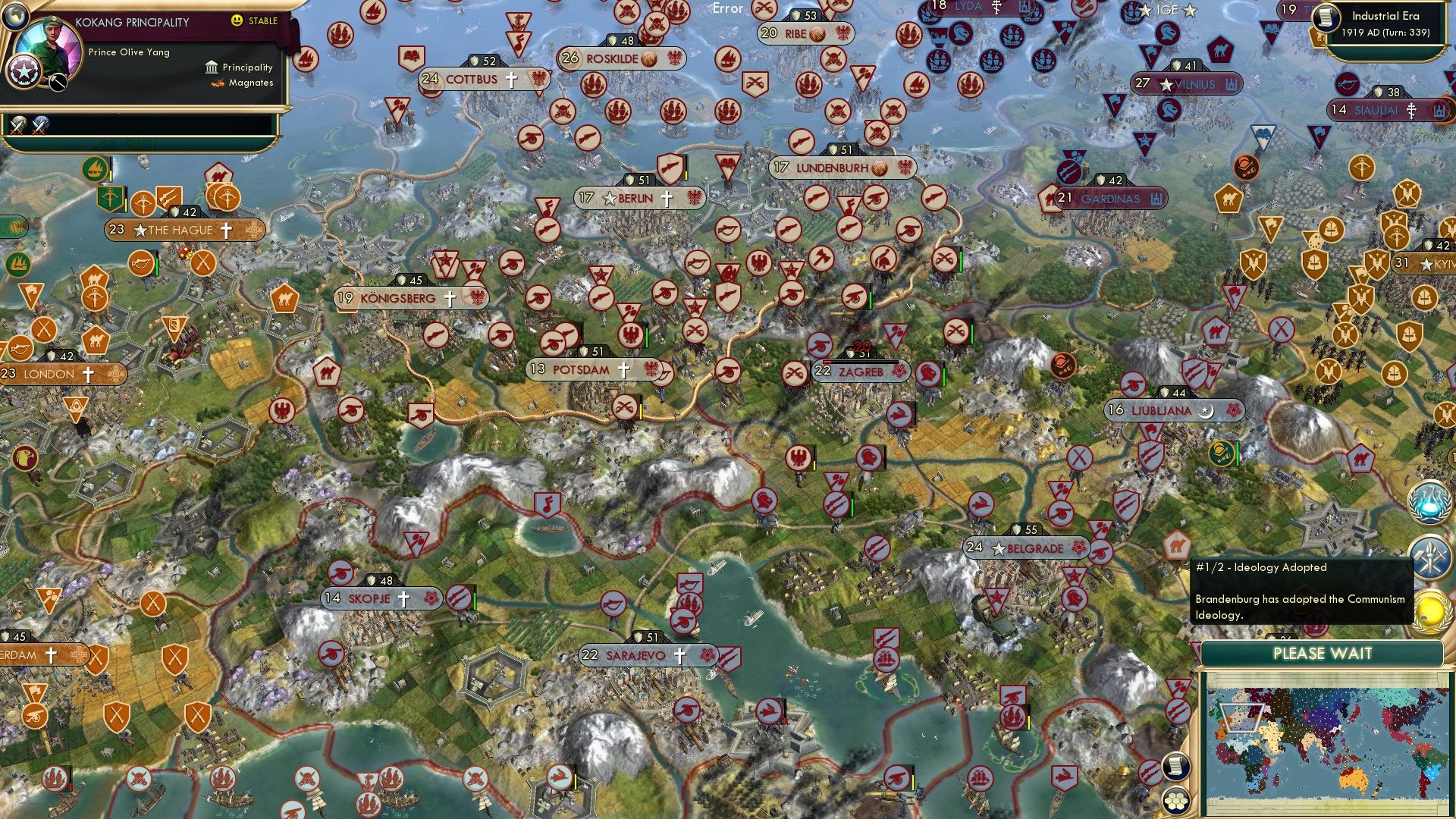
Task: Open the notification log scroll icon
Action: click(1175, 767)
